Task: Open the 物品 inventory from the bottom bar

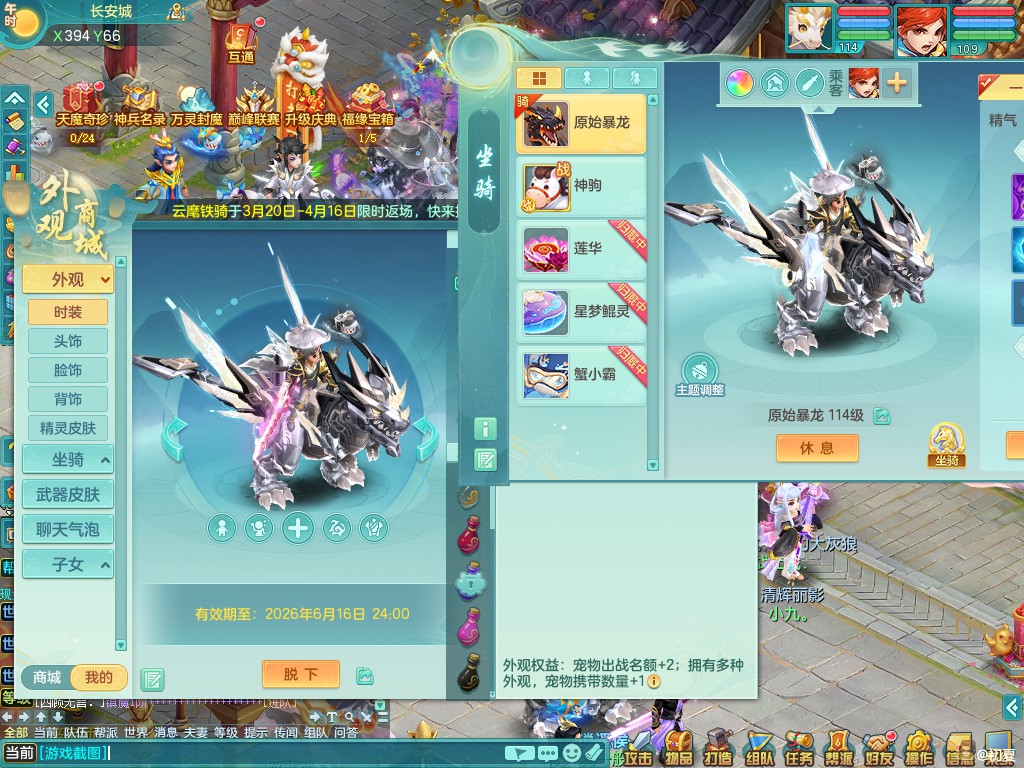Action: pos(679,745)
